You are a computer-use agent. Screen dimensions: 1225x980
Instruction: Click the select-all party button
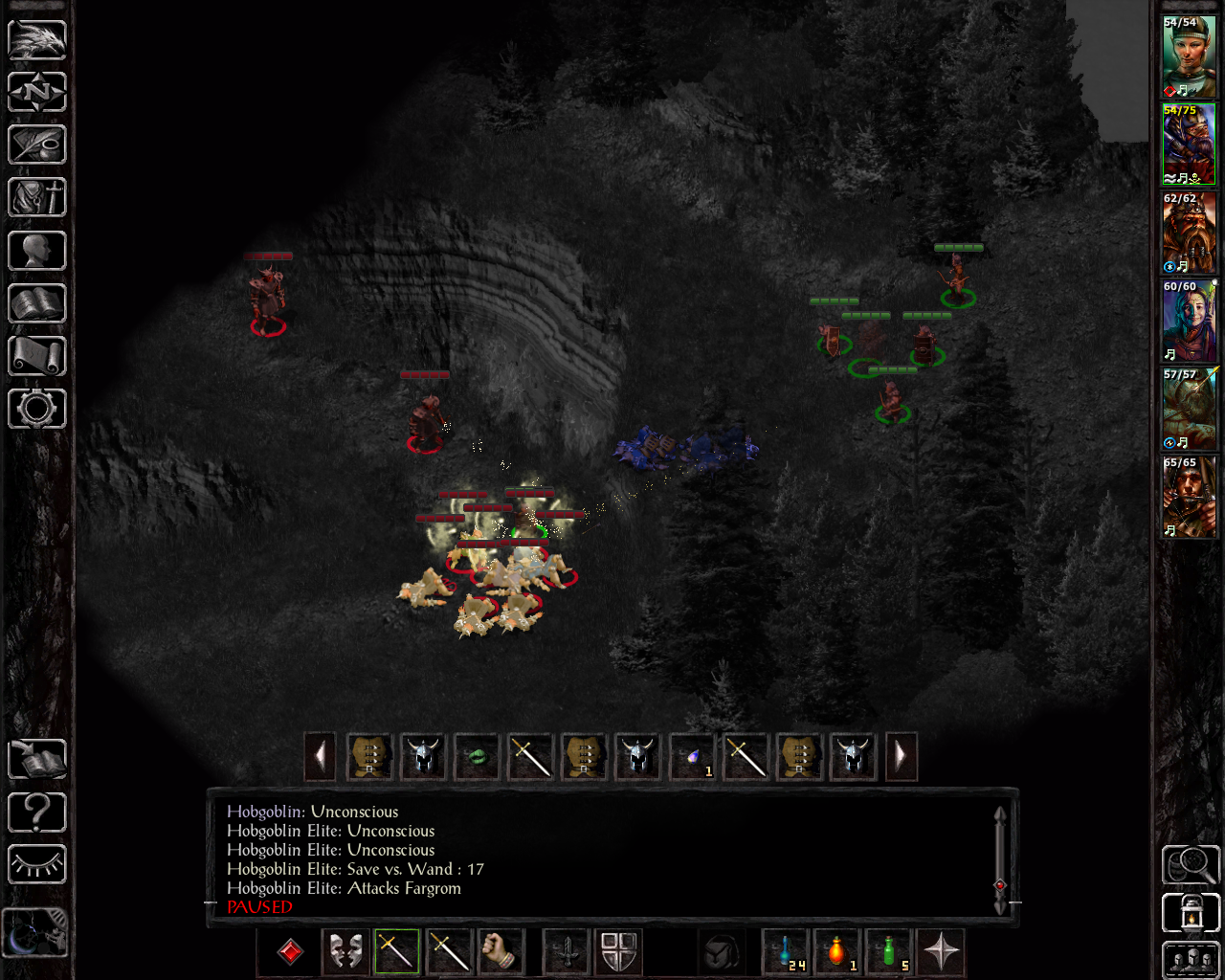click(x=1191, y=960)
